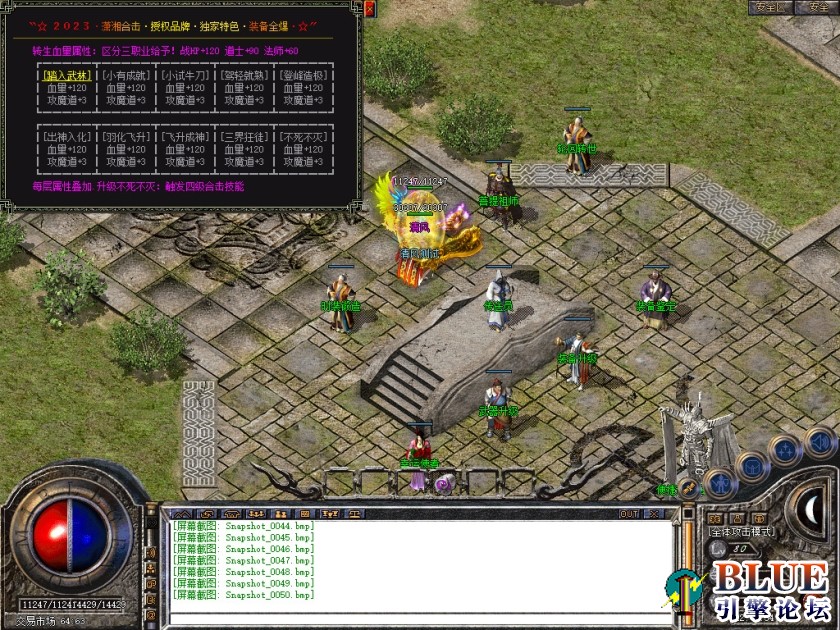Select the 小试牛刀 rebirth tier
840x630 pixels.
(184, 75)
